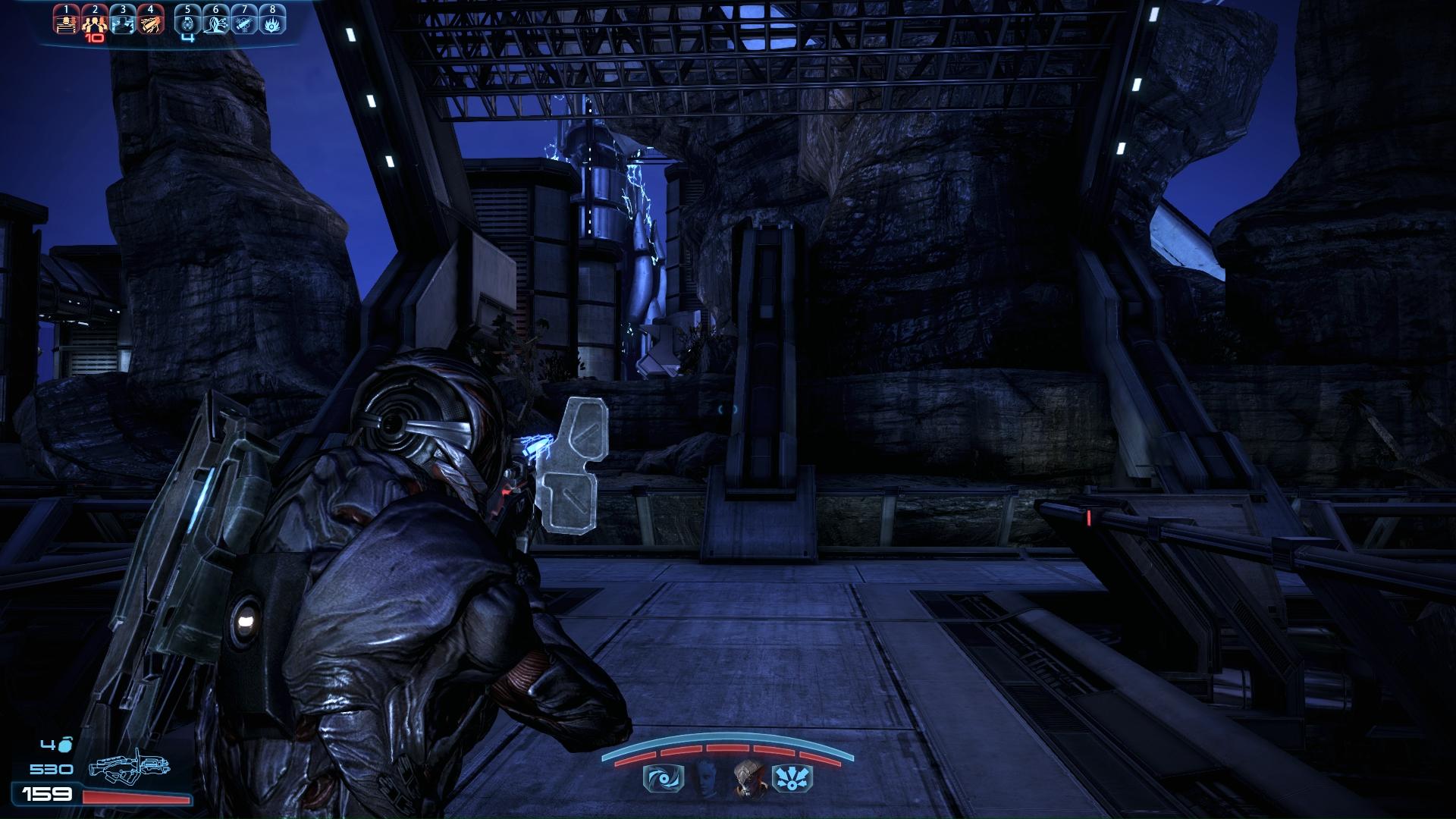Select the blue asari squadmate portrait
This screenshot has width=1456, height=819.
click(705, 778)
